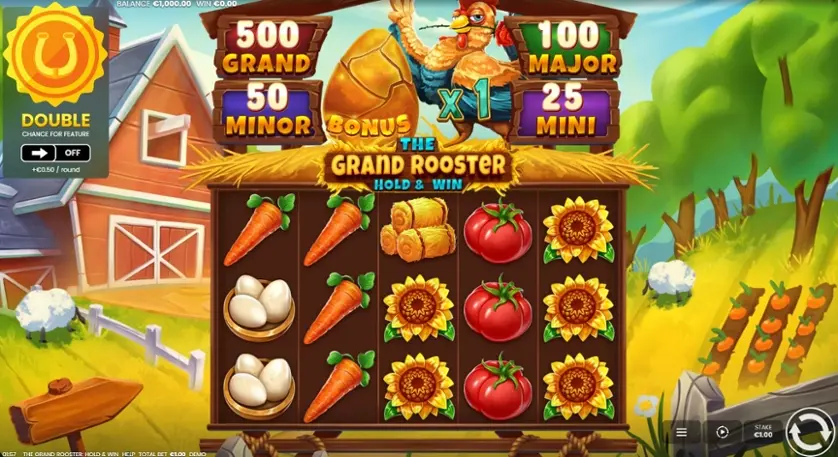The height and width of the screenshot is (457, 838).
Task: Spin the reels with the circular arrows button
Action: click(x=806, y=432)
